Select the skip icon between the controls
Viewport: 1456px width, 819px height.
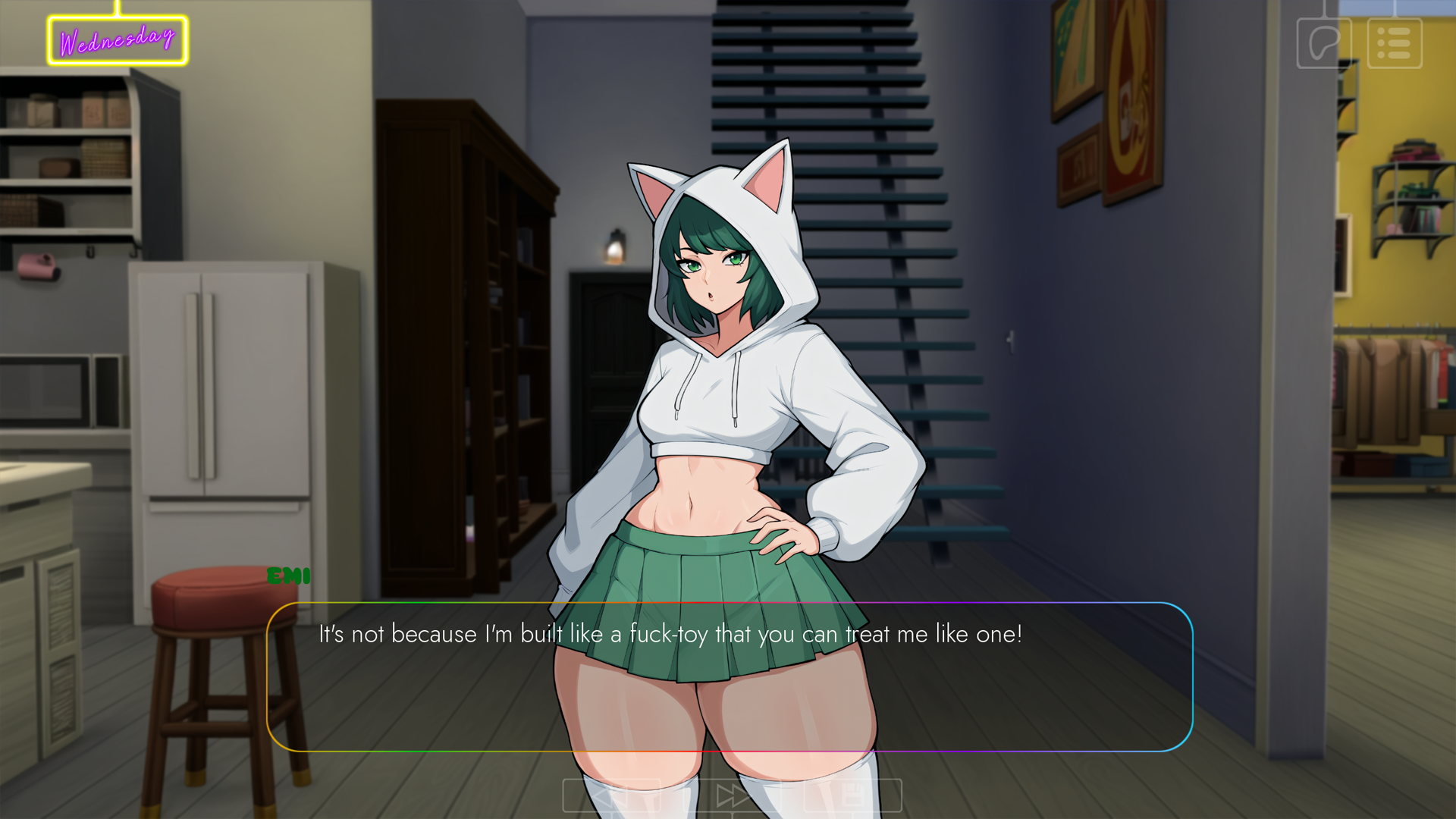click(732, 796)
